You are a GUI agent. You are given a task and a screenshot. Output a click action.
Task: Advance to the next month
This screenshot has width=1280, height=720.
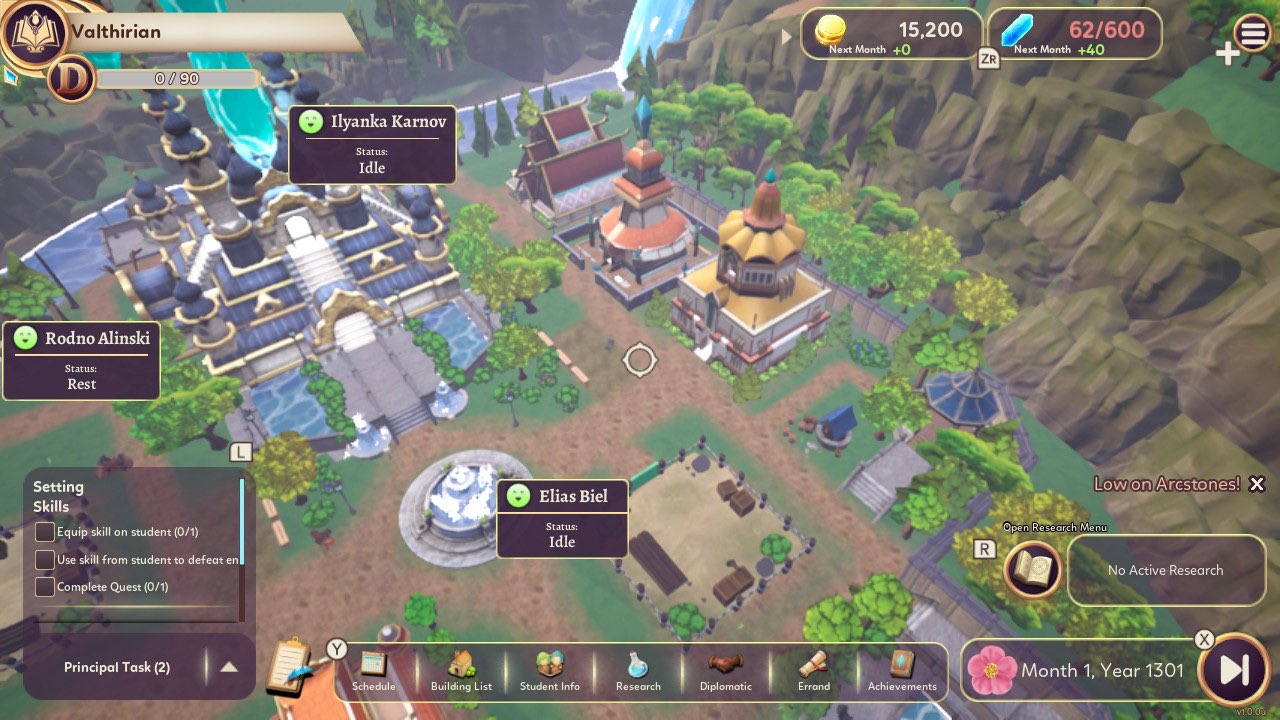(x=1233, y=670)
